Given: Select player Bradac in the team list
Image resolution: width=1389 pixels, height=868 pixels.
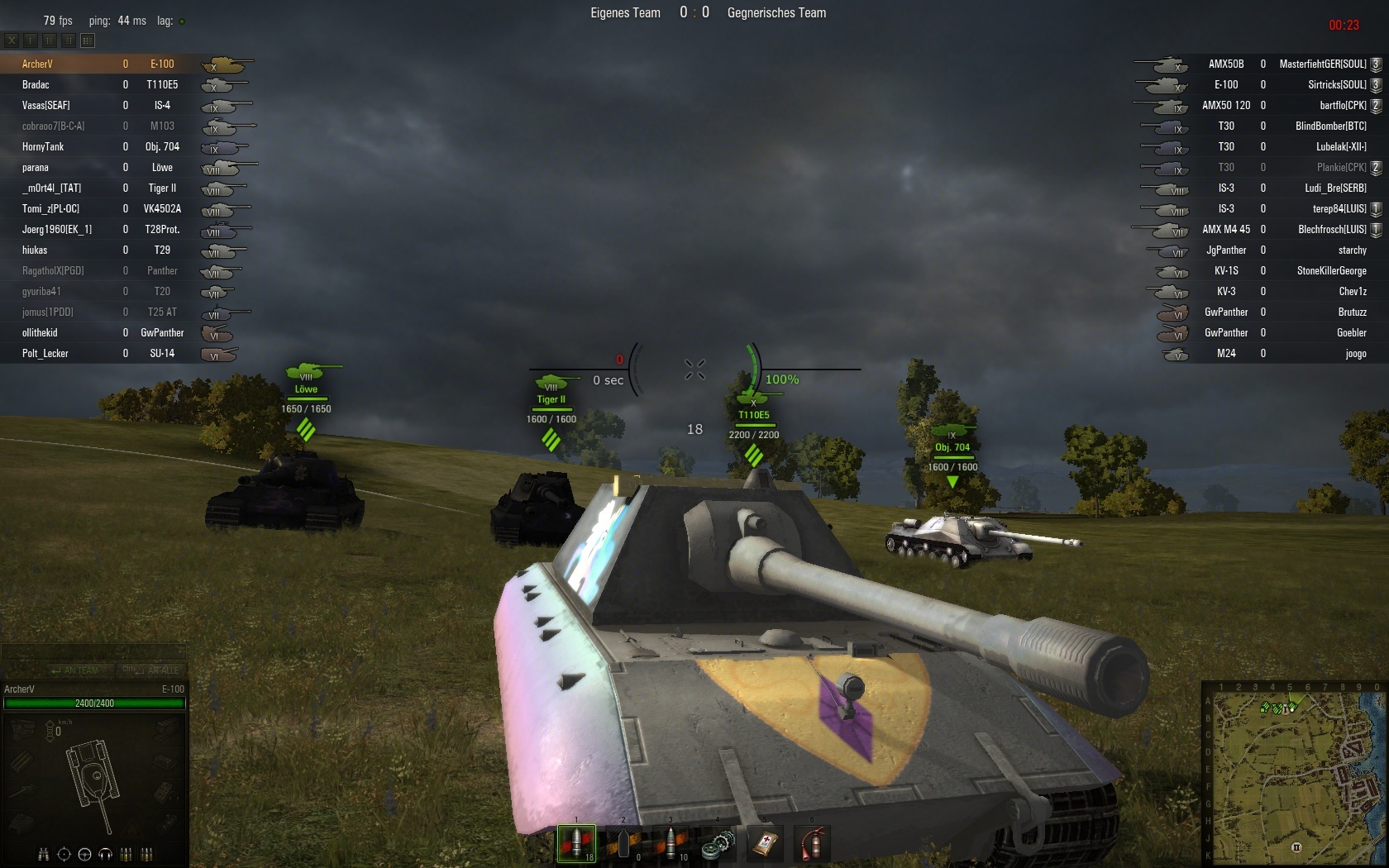Looking at the screenshot, I should point(99,84).
